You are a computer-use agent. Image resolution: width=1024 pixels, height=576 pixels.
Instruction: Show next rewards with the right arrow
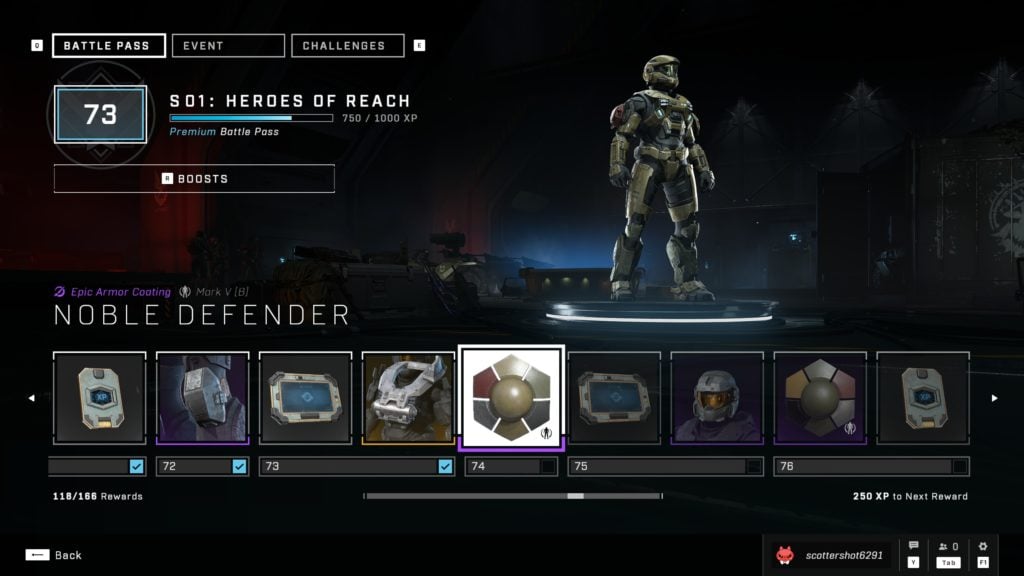[993, 398]
